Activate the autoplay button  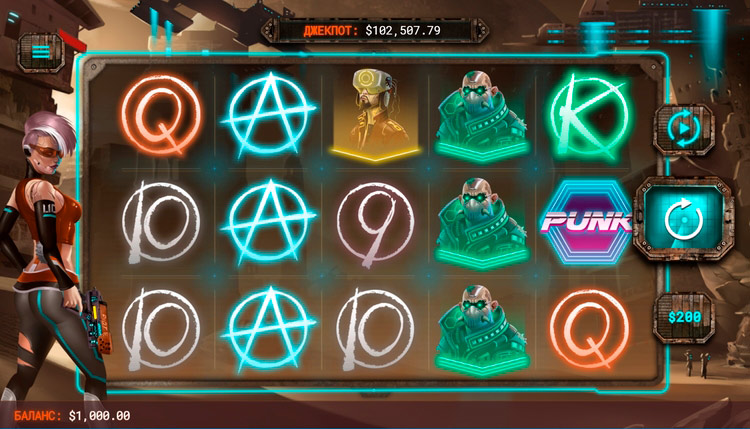[x=681, y=129]
